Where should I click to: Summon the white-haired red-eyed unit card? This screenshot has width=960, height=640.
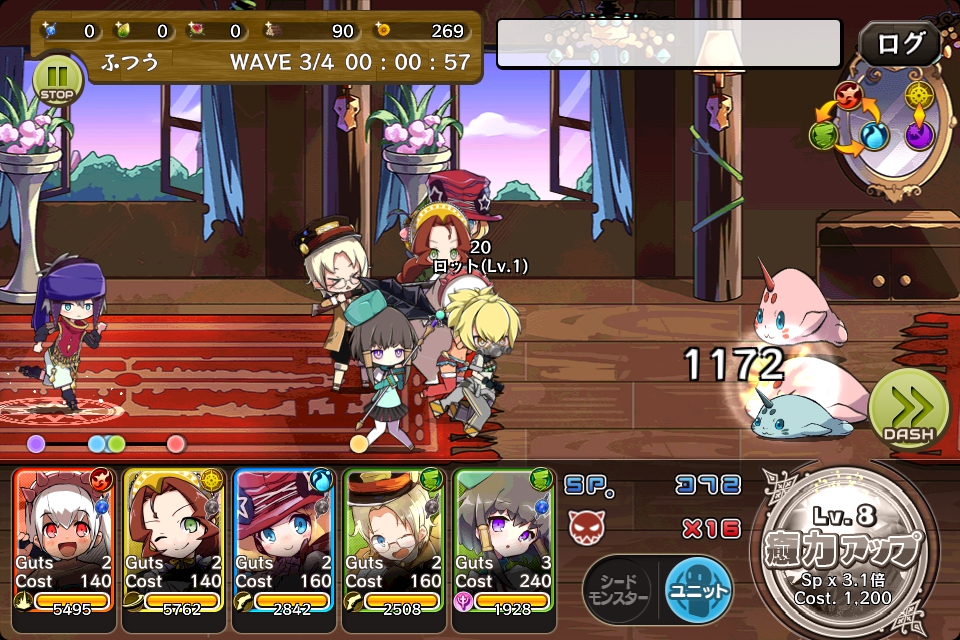pos(64,538)
